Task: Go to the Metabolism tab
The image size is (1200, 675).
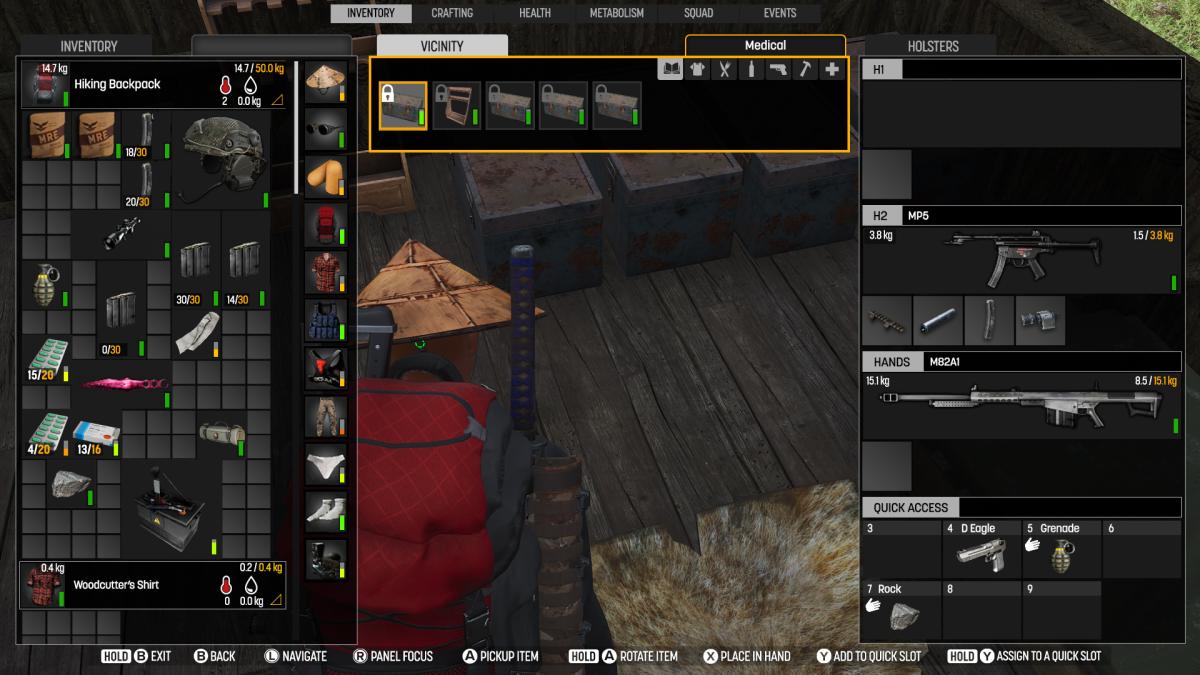Action: 617,13
